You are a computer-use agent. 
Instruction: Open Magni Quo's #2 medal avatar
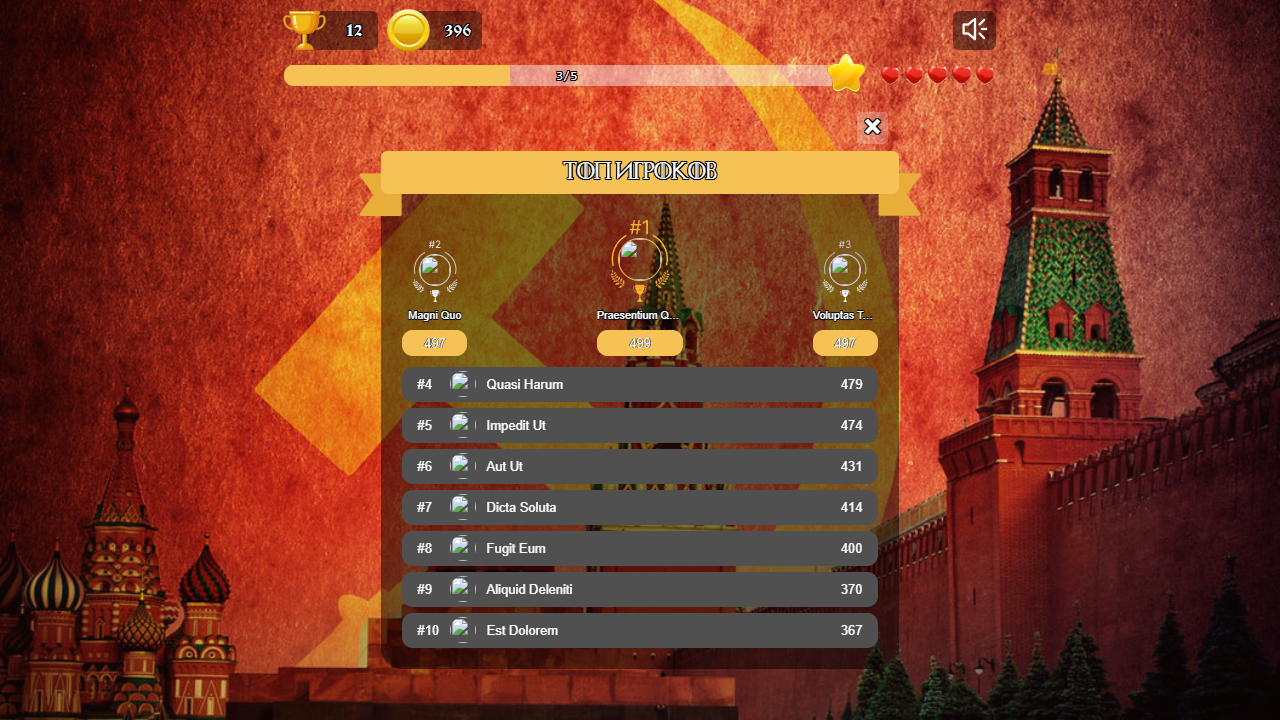434,267
